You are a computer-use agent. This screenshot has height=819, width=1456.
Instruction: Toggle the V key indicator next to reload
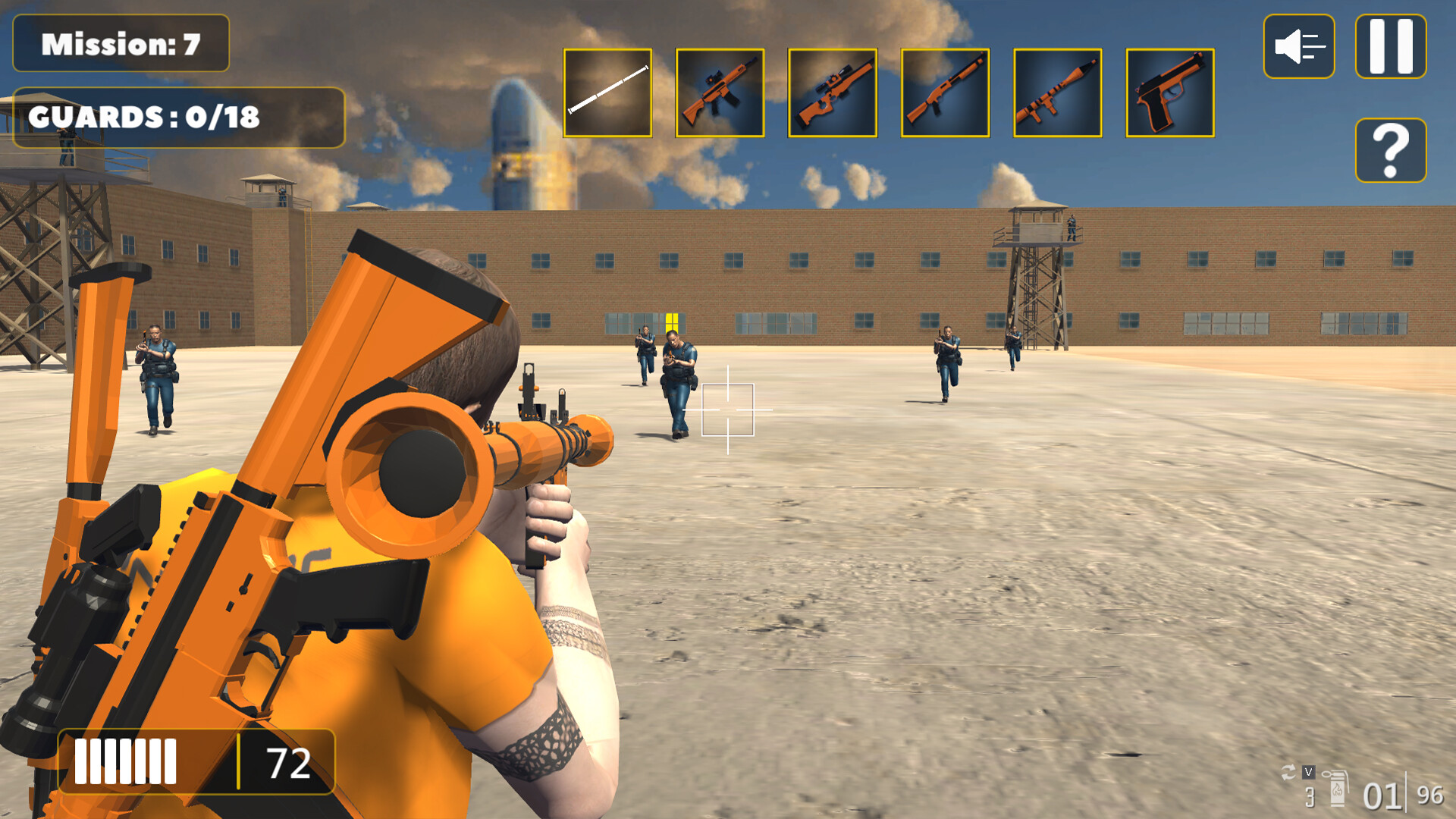pyautogui.click(x=1309, y=773)
